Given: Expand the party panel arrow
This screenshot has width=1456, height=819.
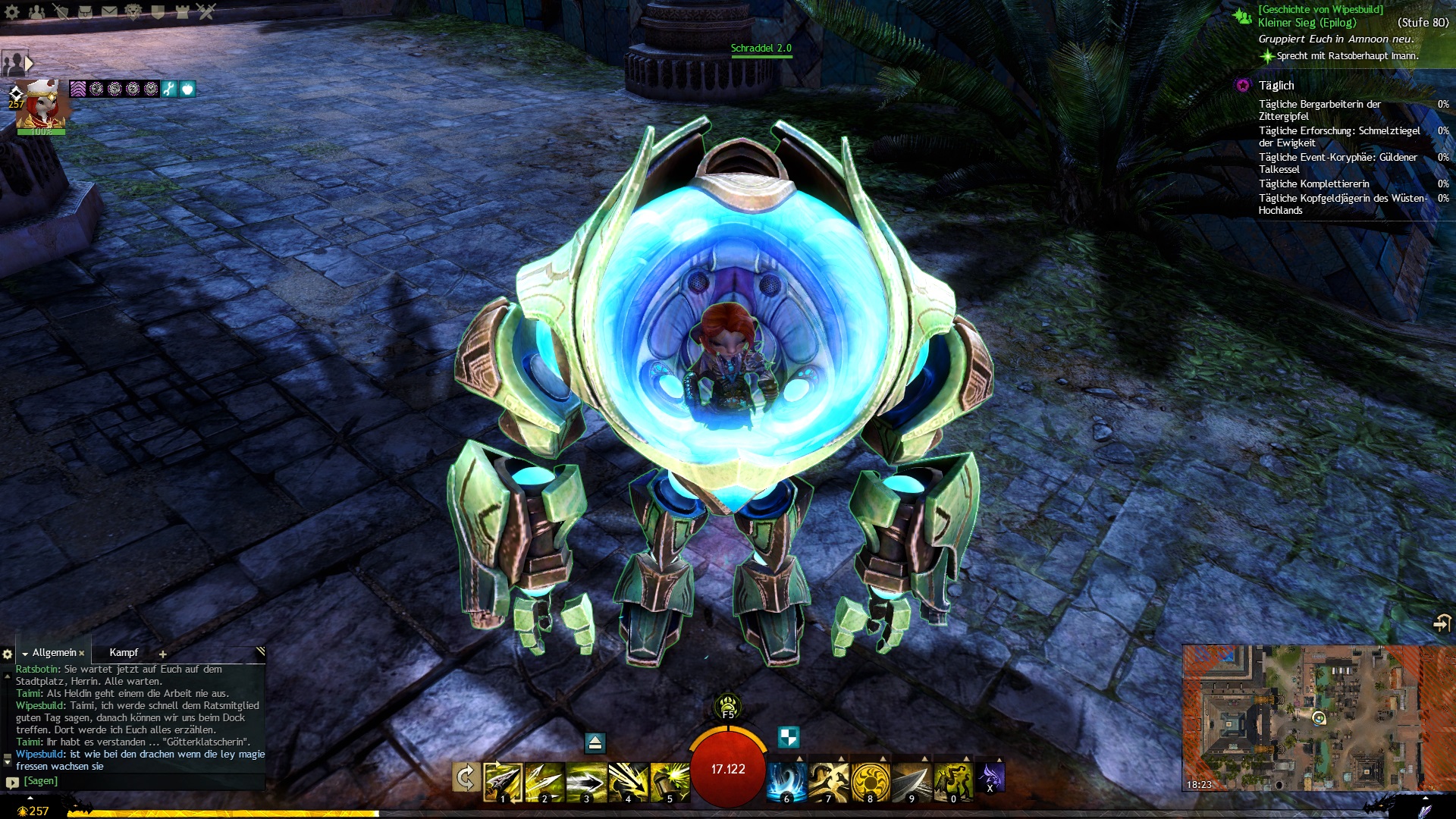Looking at the screenshot, I should [x=30, y=63].
